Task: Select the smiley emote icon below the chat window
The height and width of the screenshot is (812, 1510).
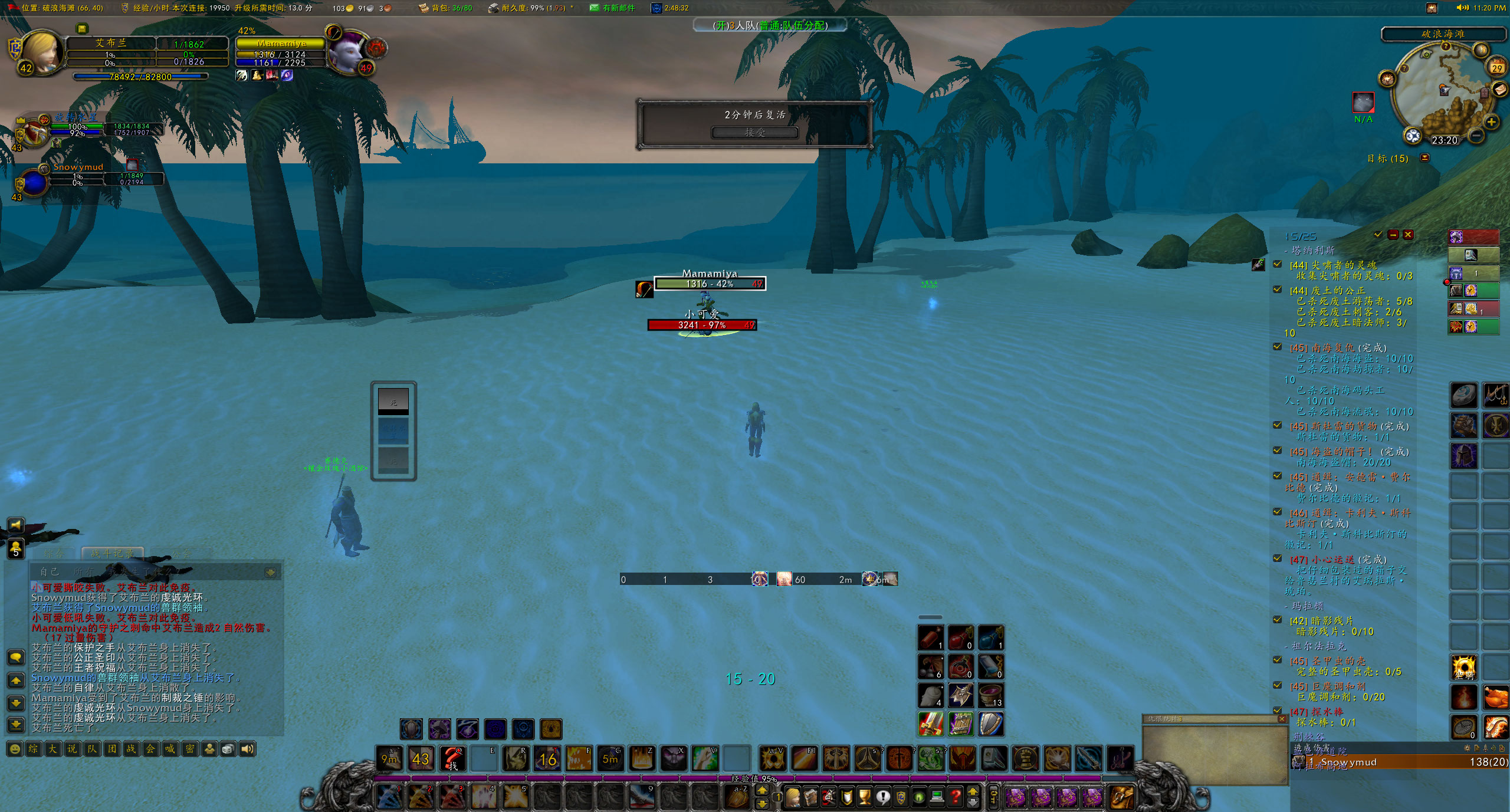Action: pos(15,748)
